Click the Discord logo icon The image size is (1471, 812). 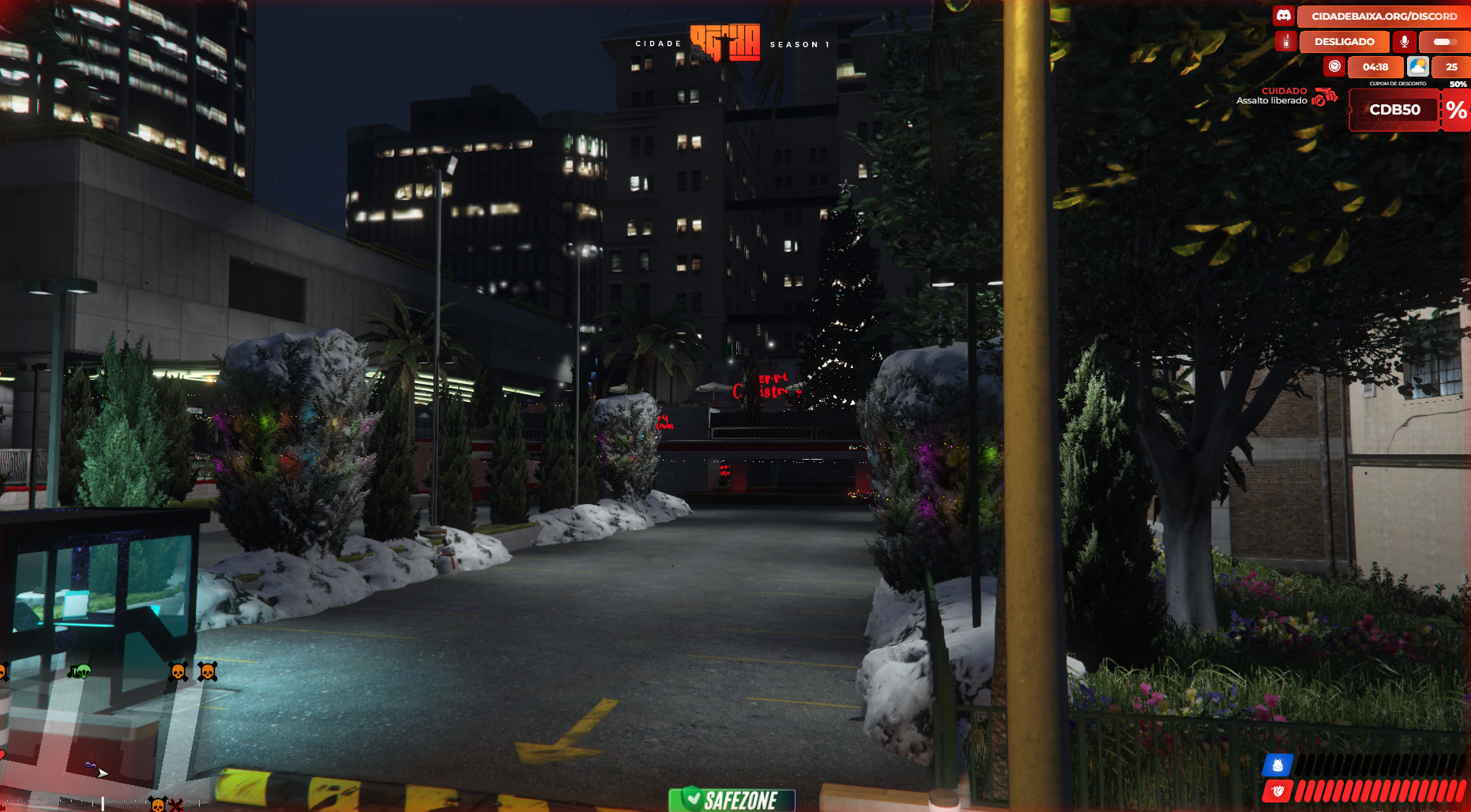(1284, 16)
